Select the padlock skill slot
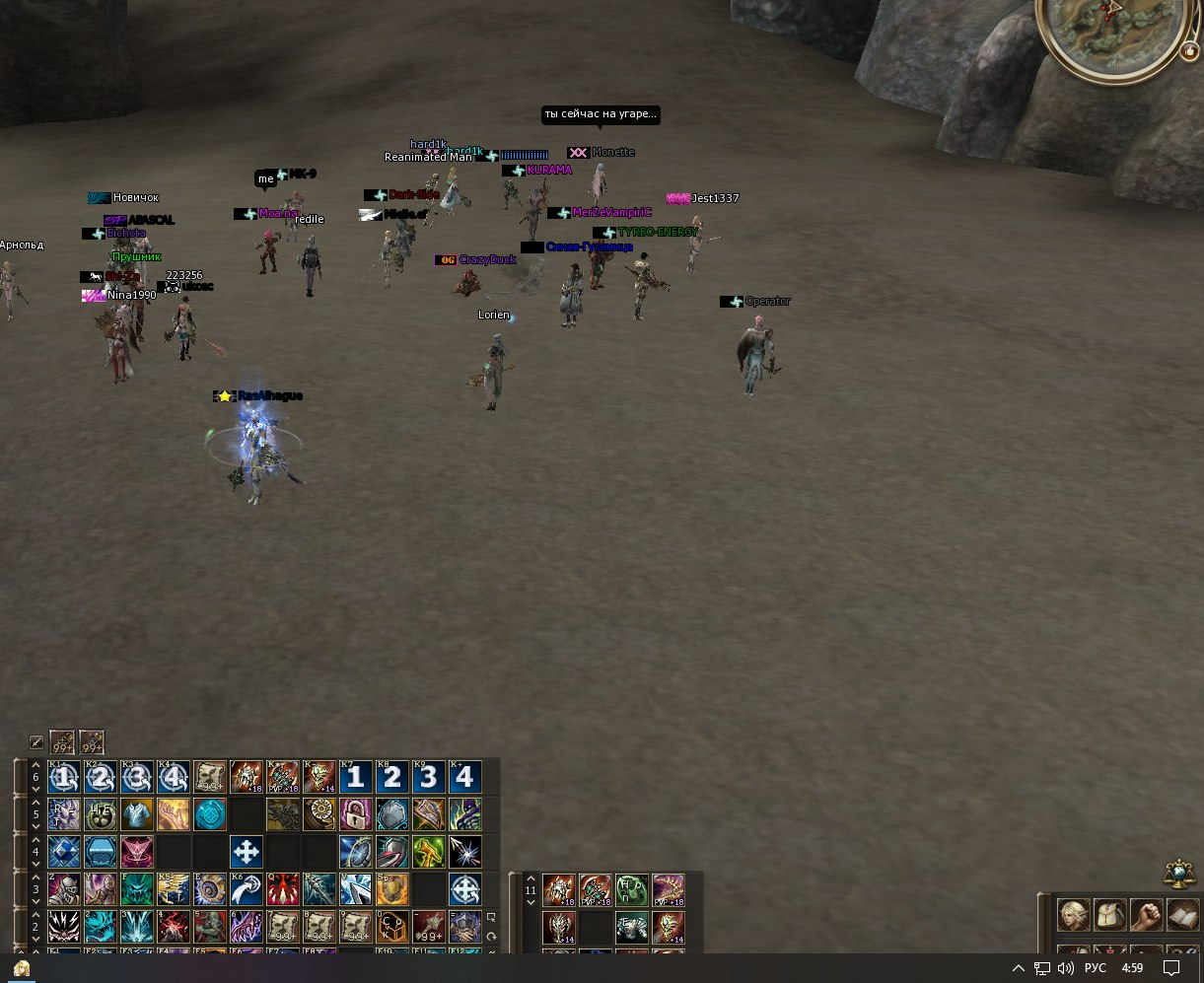 (x=355, y=814)
